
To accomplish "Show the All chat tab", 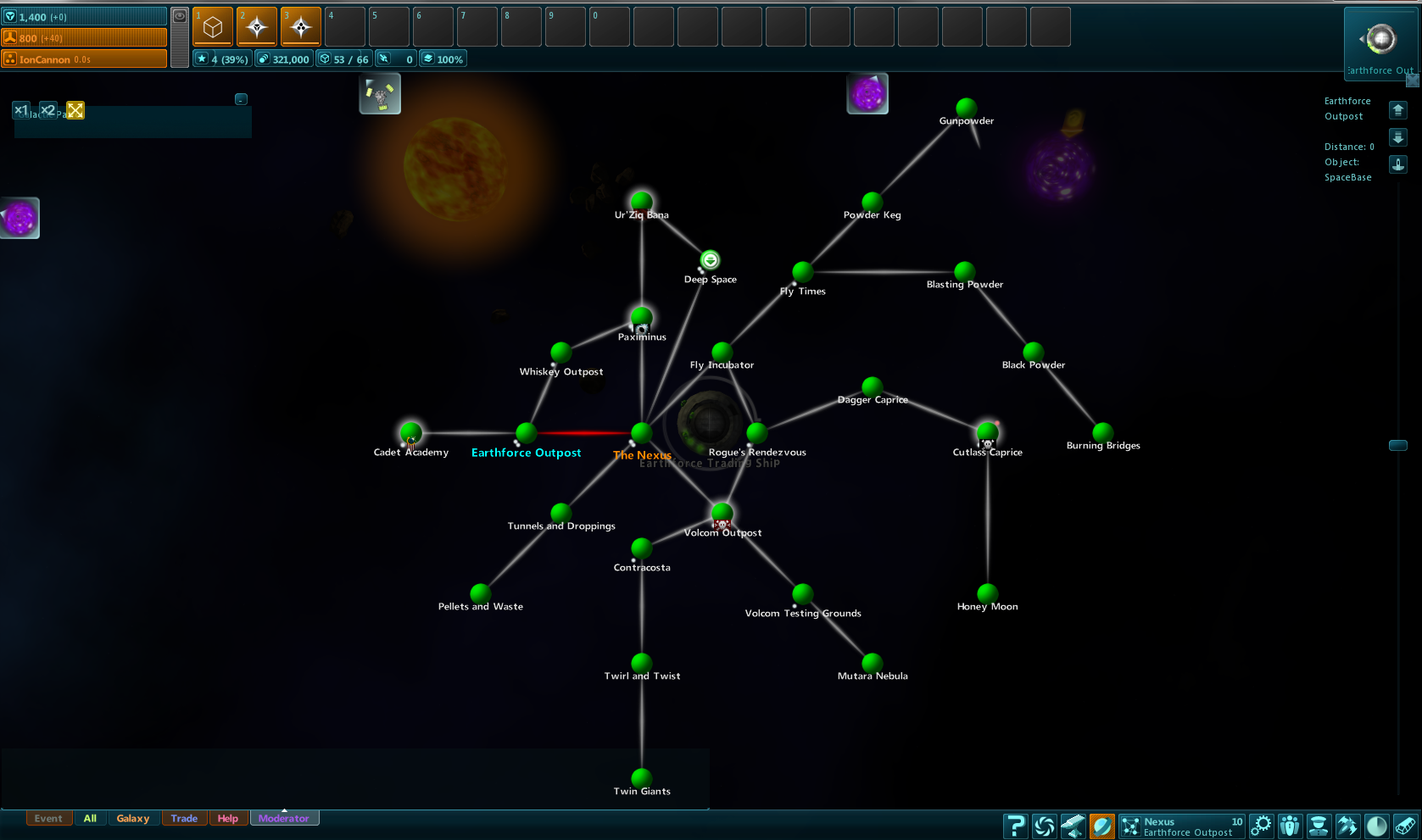I will (x=90, y=818).
